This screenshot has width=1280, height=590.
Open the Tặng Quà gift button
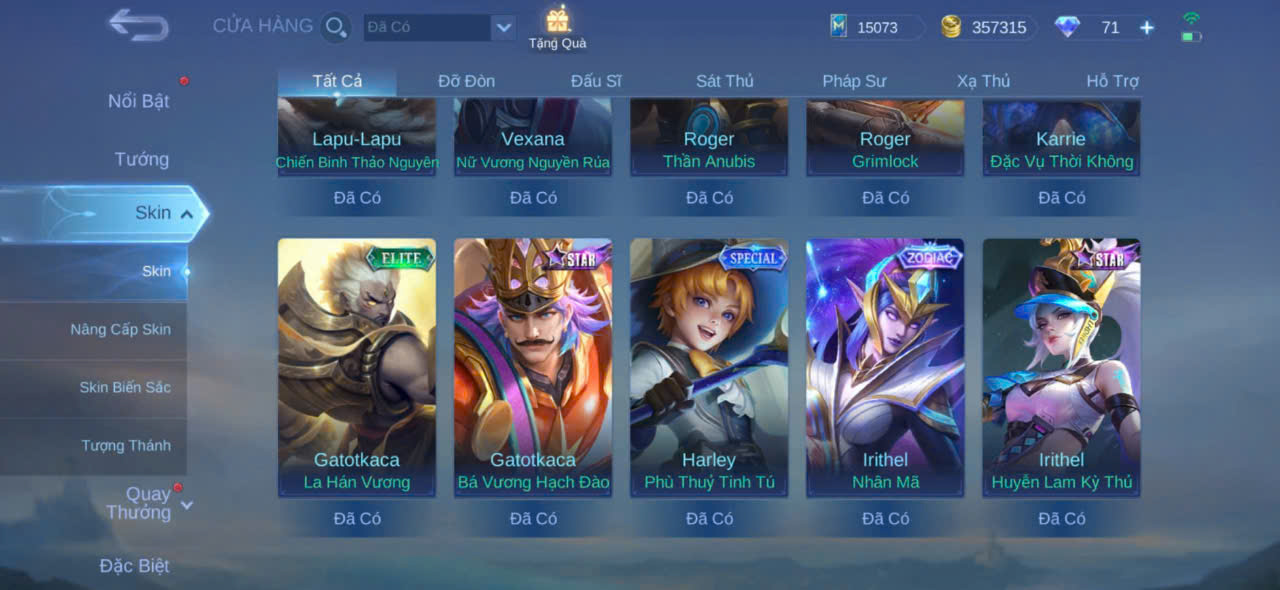click(557, 27)
